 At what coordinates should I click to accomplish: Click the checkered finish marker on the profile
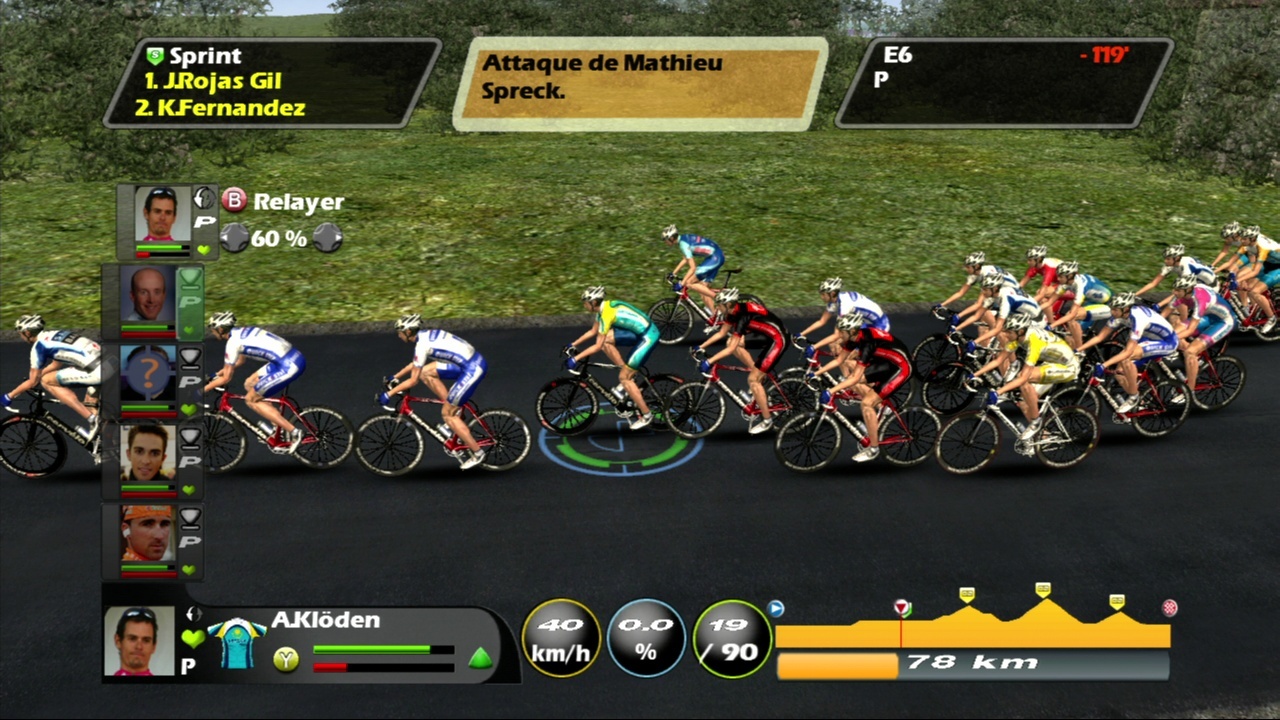coord(1169,607)
